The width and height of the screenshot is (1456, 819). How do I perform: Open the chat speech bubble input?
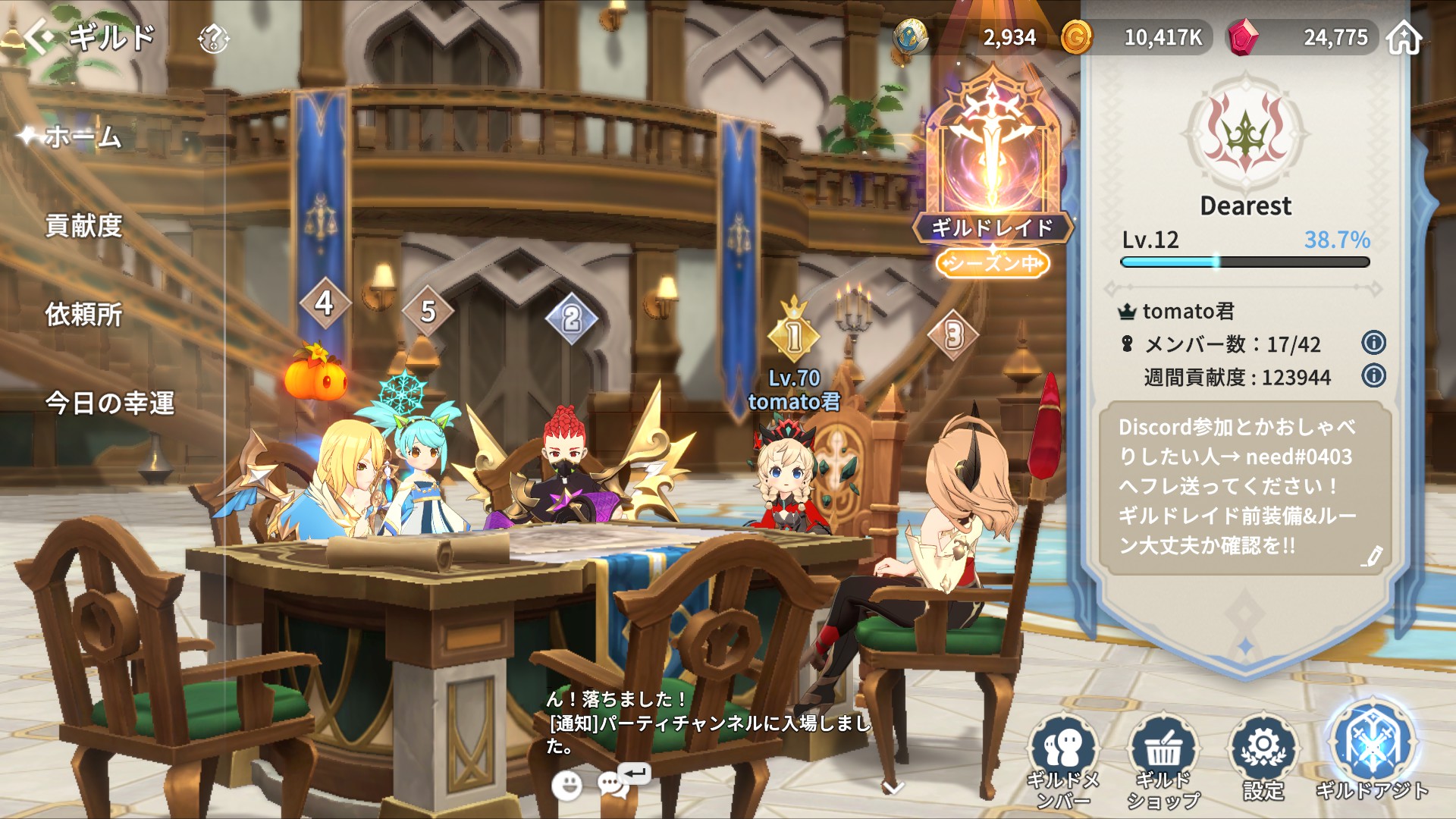click(x=613, y=785)
